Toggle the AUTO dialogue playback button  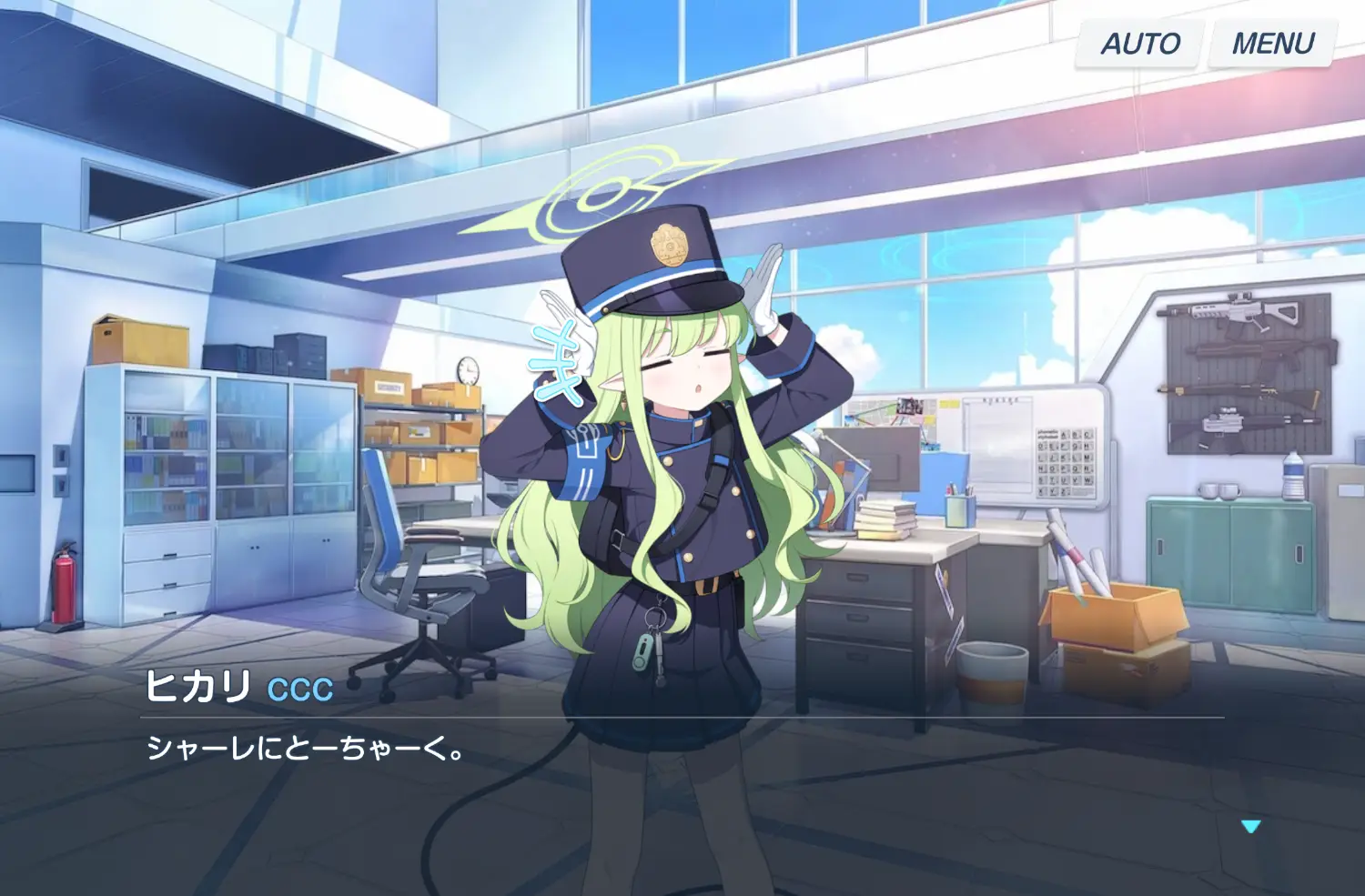coord(1139,44)
